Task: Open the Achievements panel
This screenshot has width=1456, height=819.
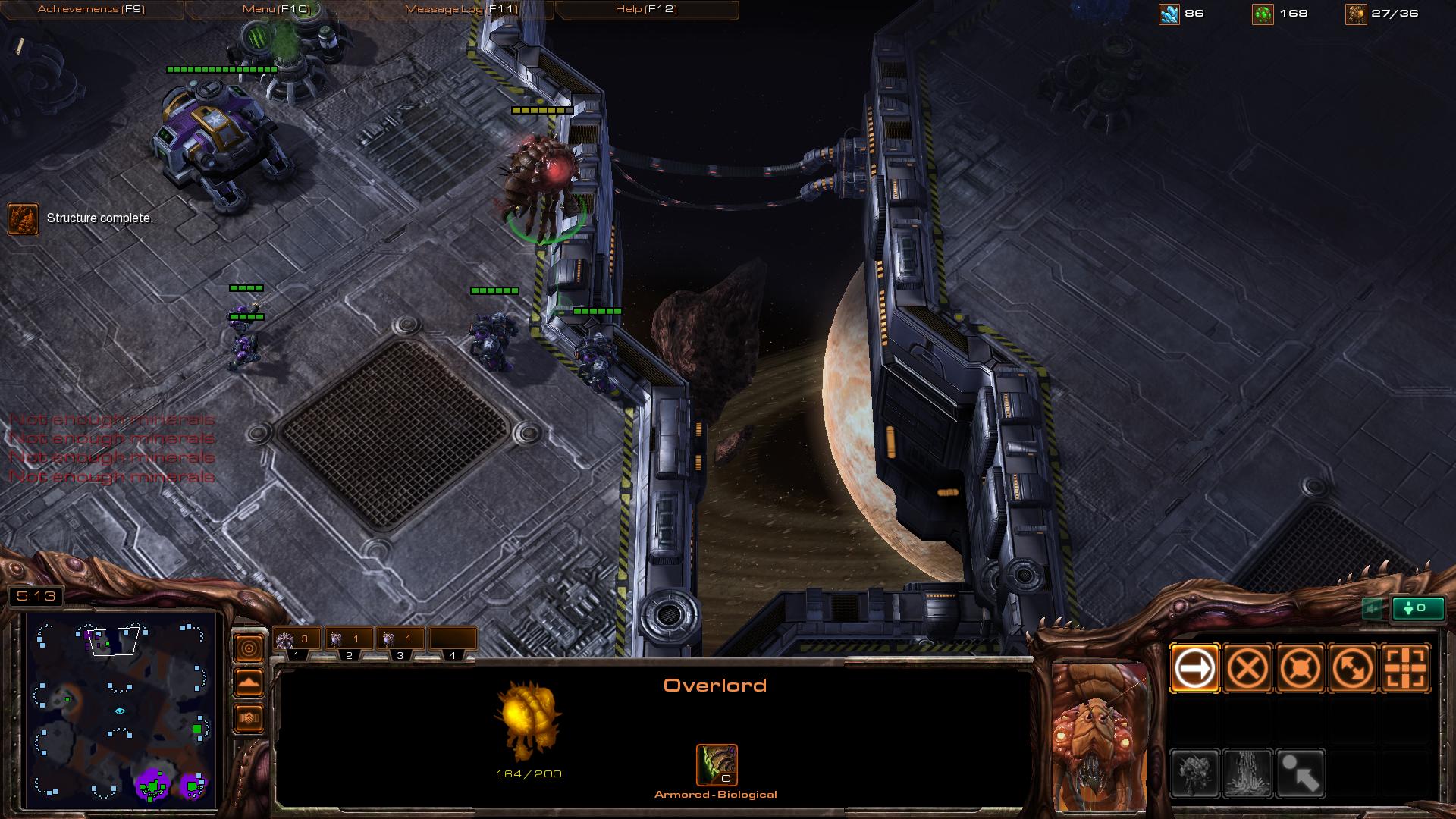Action: pyautogui.click(x=91, y=10)
